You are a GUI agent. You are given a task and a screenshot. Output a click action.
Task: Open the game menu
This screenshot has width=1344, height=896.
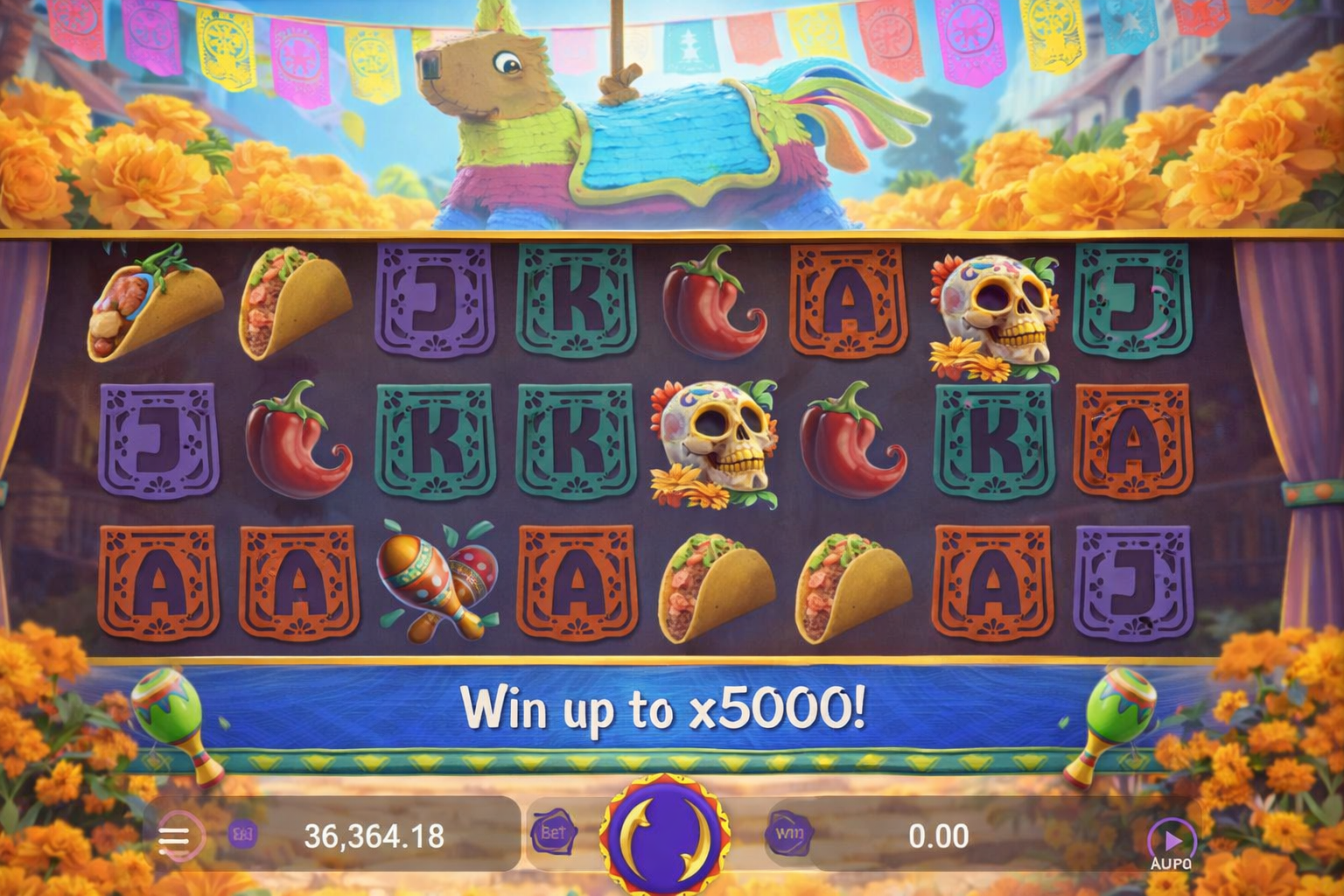[178, 836]
